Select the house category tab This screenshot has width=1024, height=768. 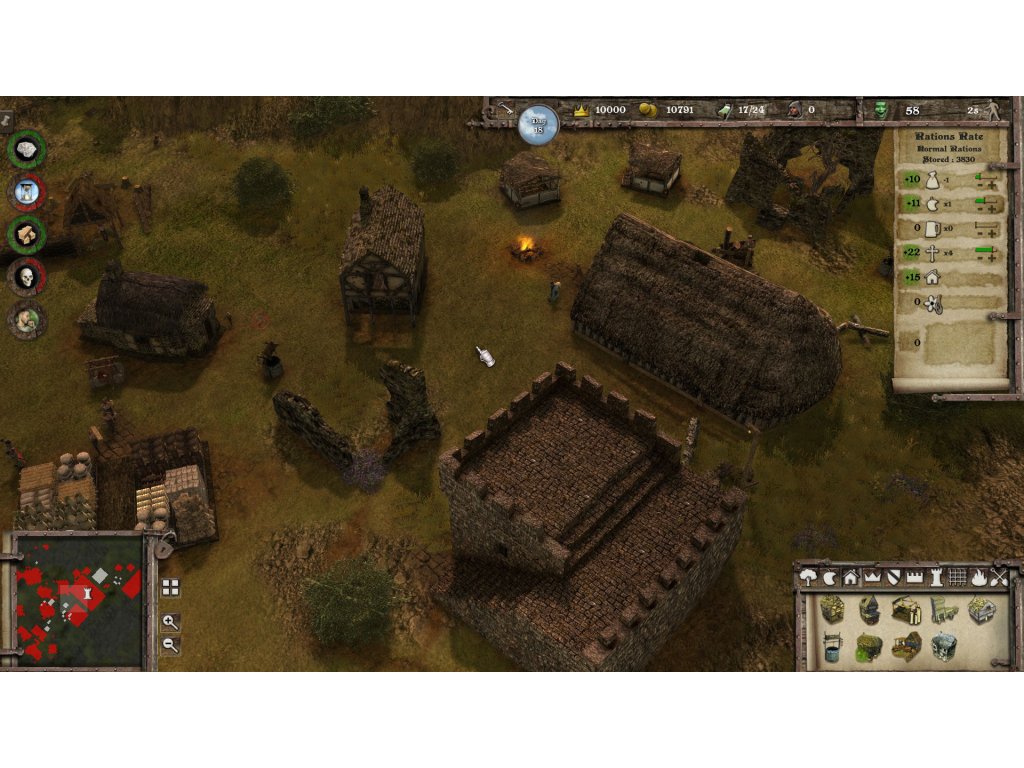(850, 577)
